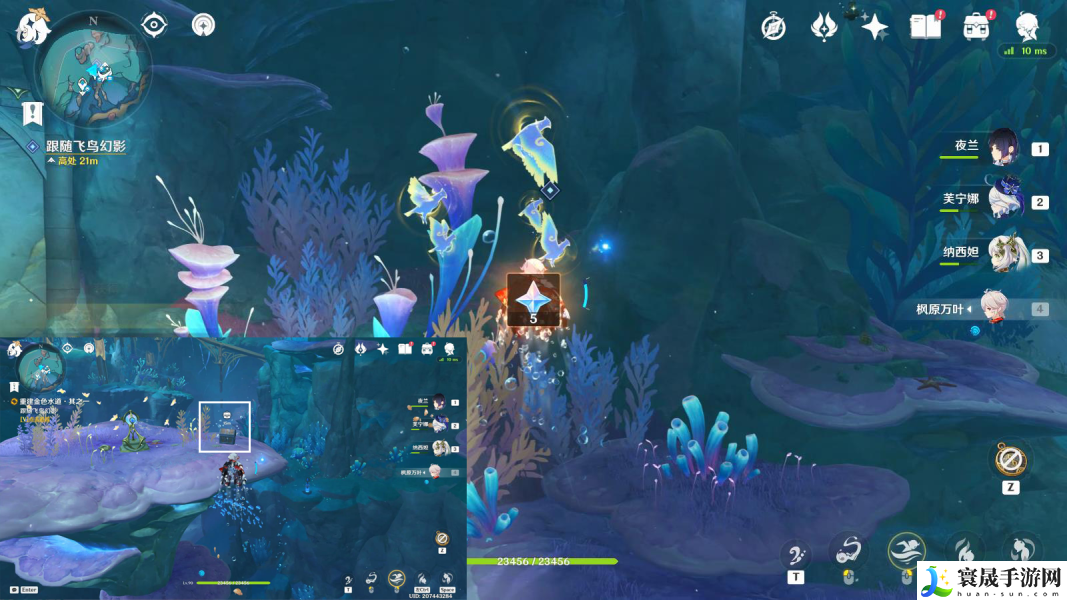Open the quest banner with exclamation mark
Screen dimensions: 1067x600
pos(34,110)
